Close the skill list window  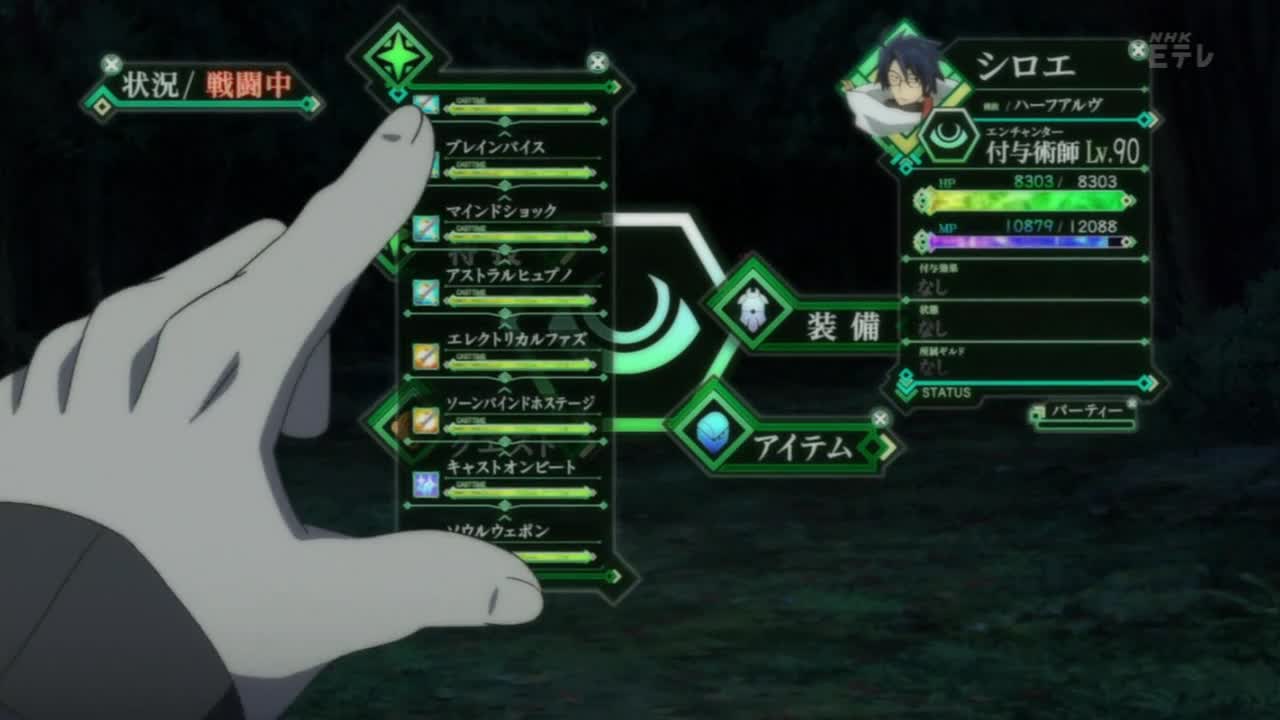pos(597,63)
